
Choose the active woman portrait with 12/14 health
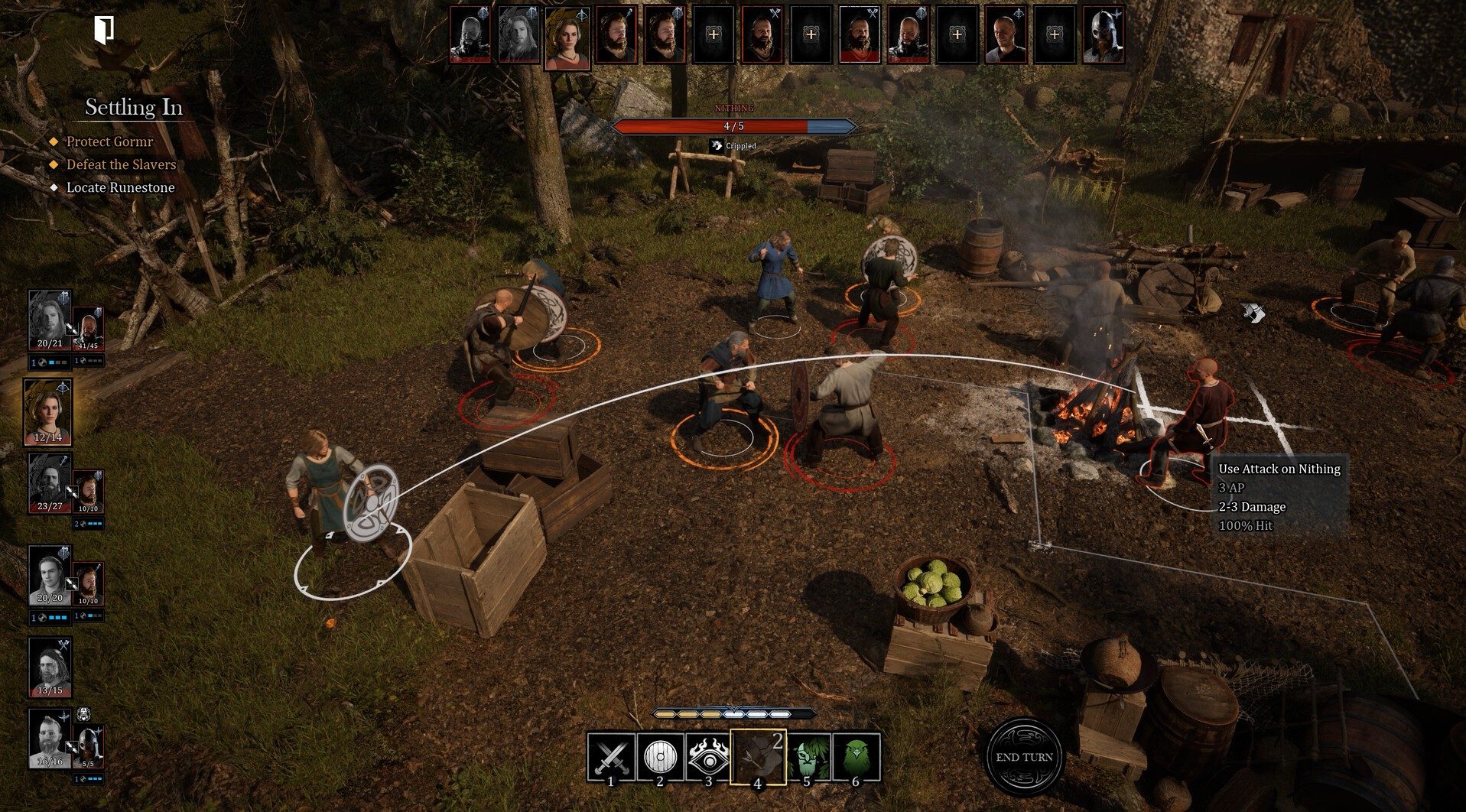tap(48, 411)
